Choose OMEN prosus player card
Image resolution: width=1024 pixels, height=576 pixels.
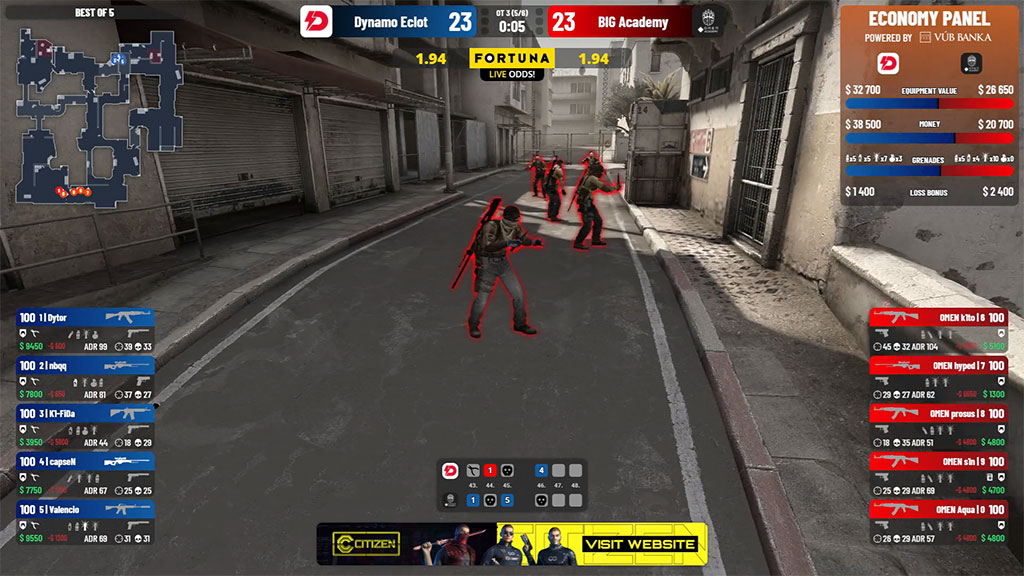(x=938, y=427)
